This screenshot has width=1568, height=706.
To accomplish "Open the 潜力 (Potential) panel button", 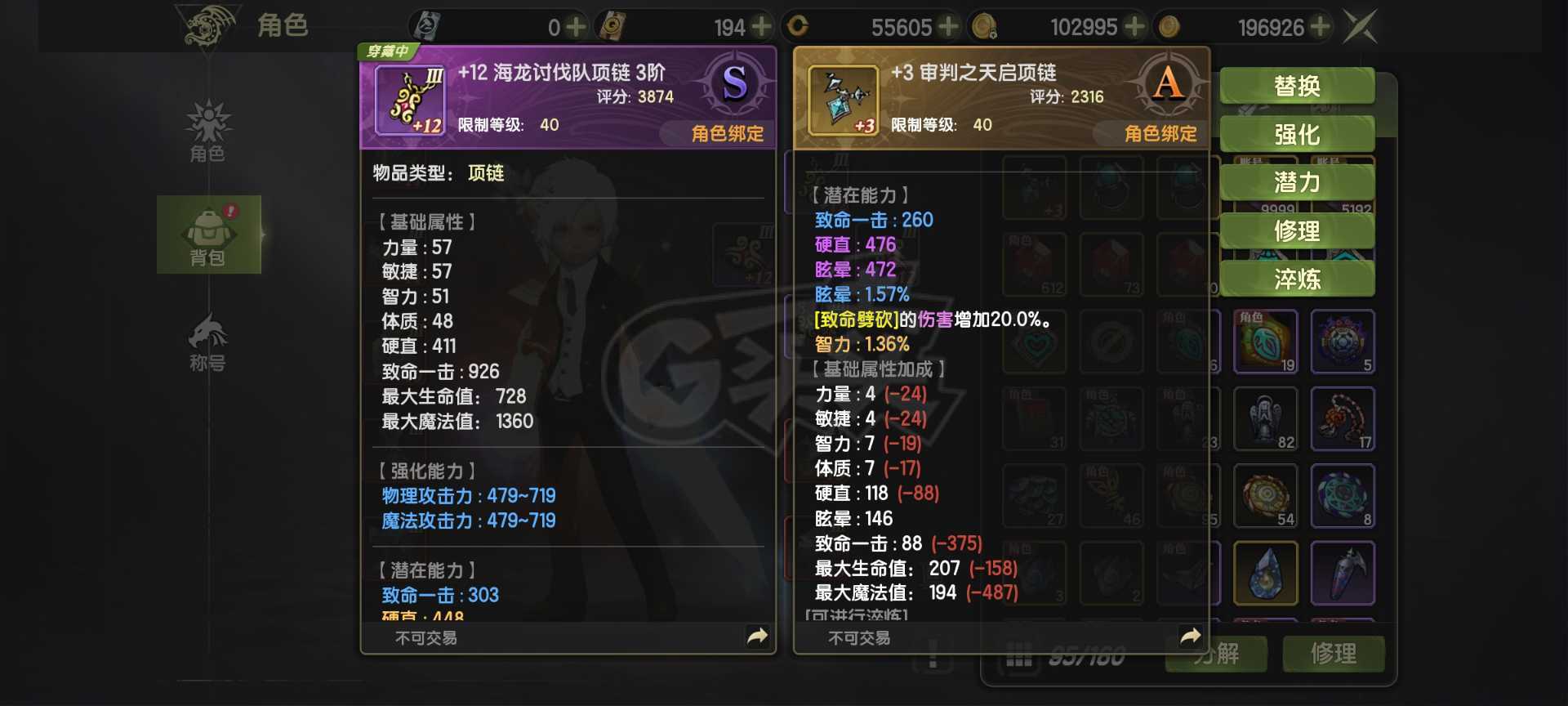I will [1297, 183].
